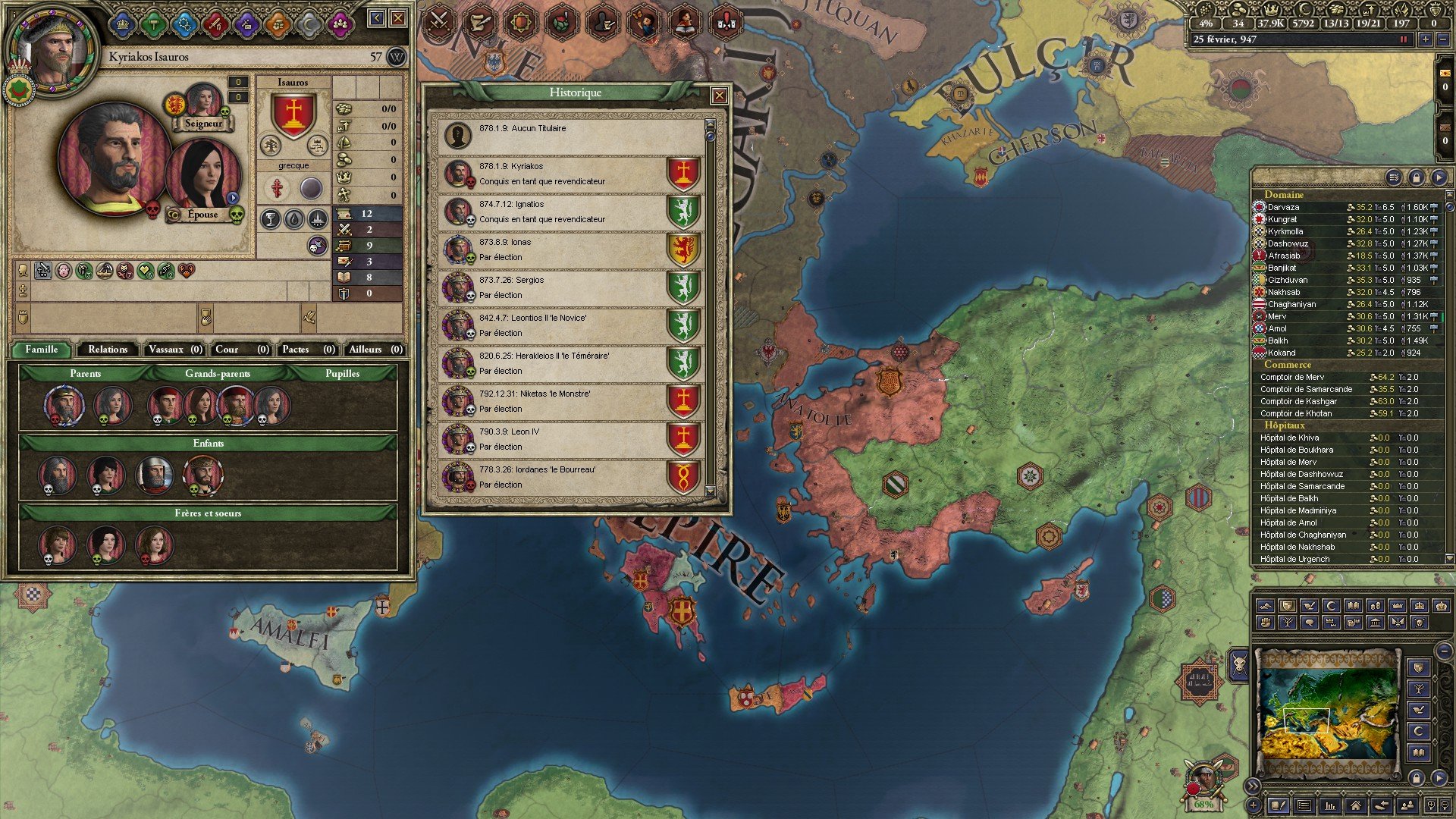Pause the game speed control

click(x=1403, y=39)
